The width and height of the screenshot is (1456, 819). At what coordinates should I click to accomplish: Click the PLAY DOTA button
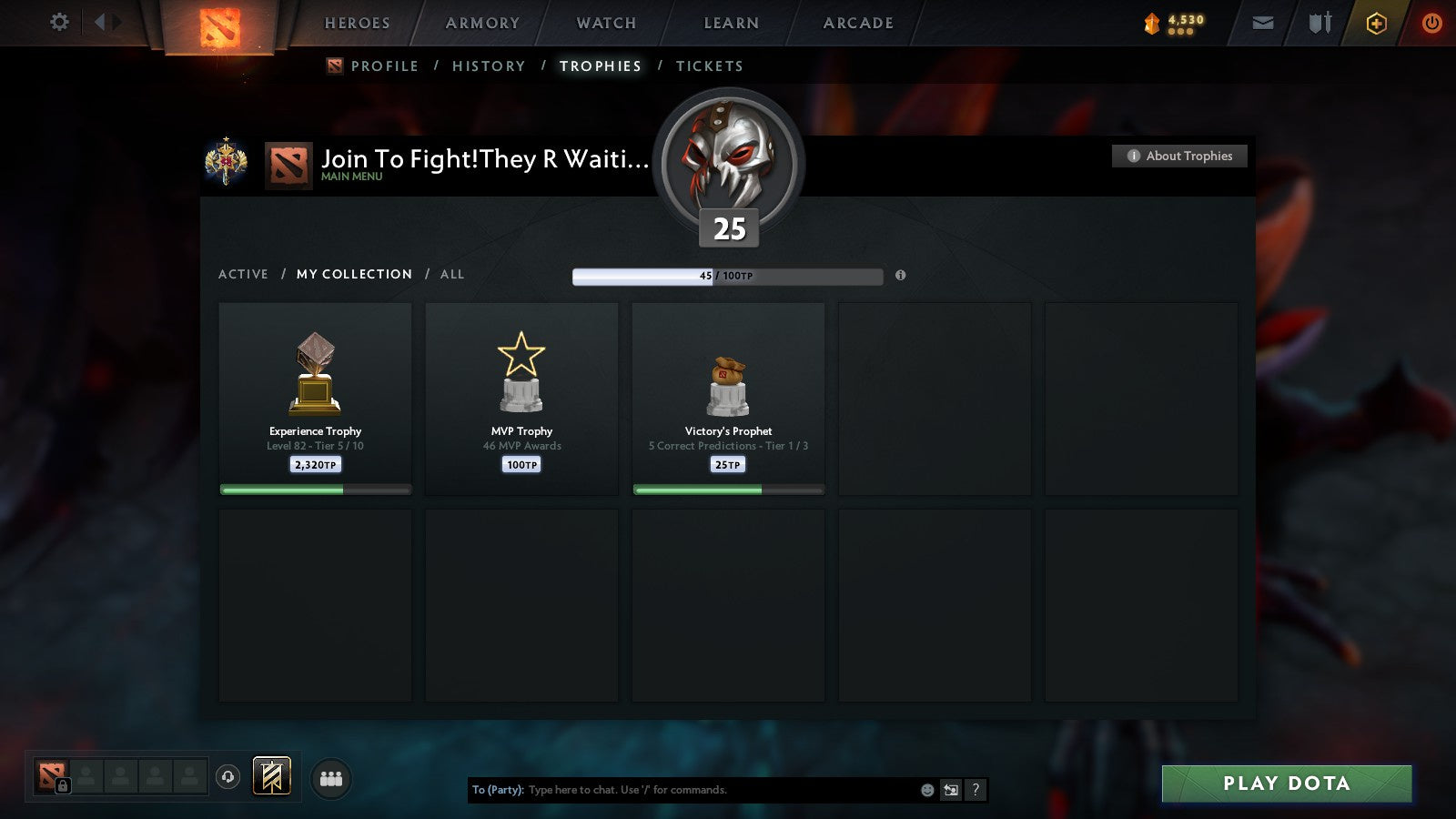[x=1285, y=783]
